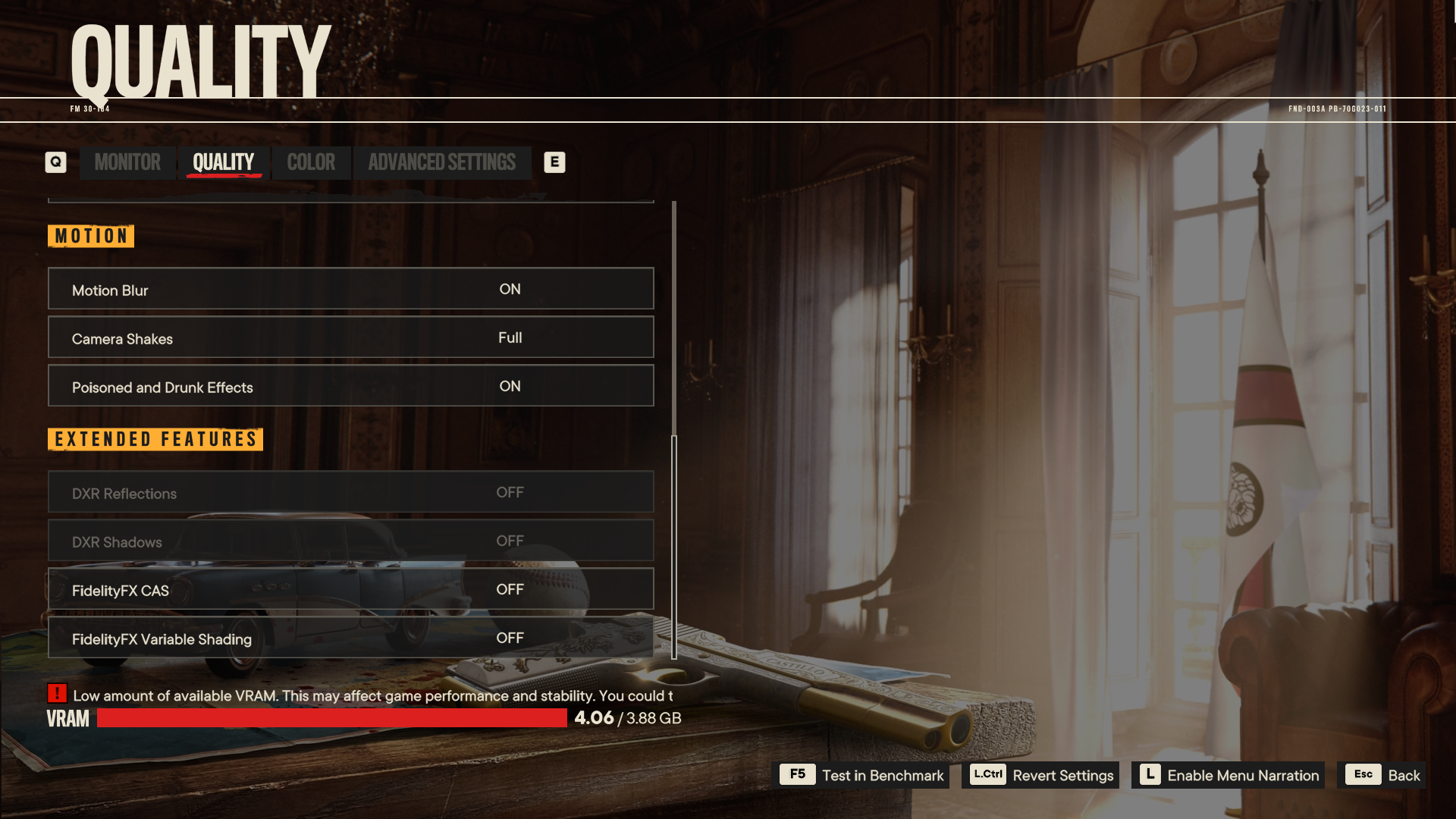Go Back from the Quality menu
Image resolution: width=1456 pixels, height=819 pixels.
click(1382, 775)
